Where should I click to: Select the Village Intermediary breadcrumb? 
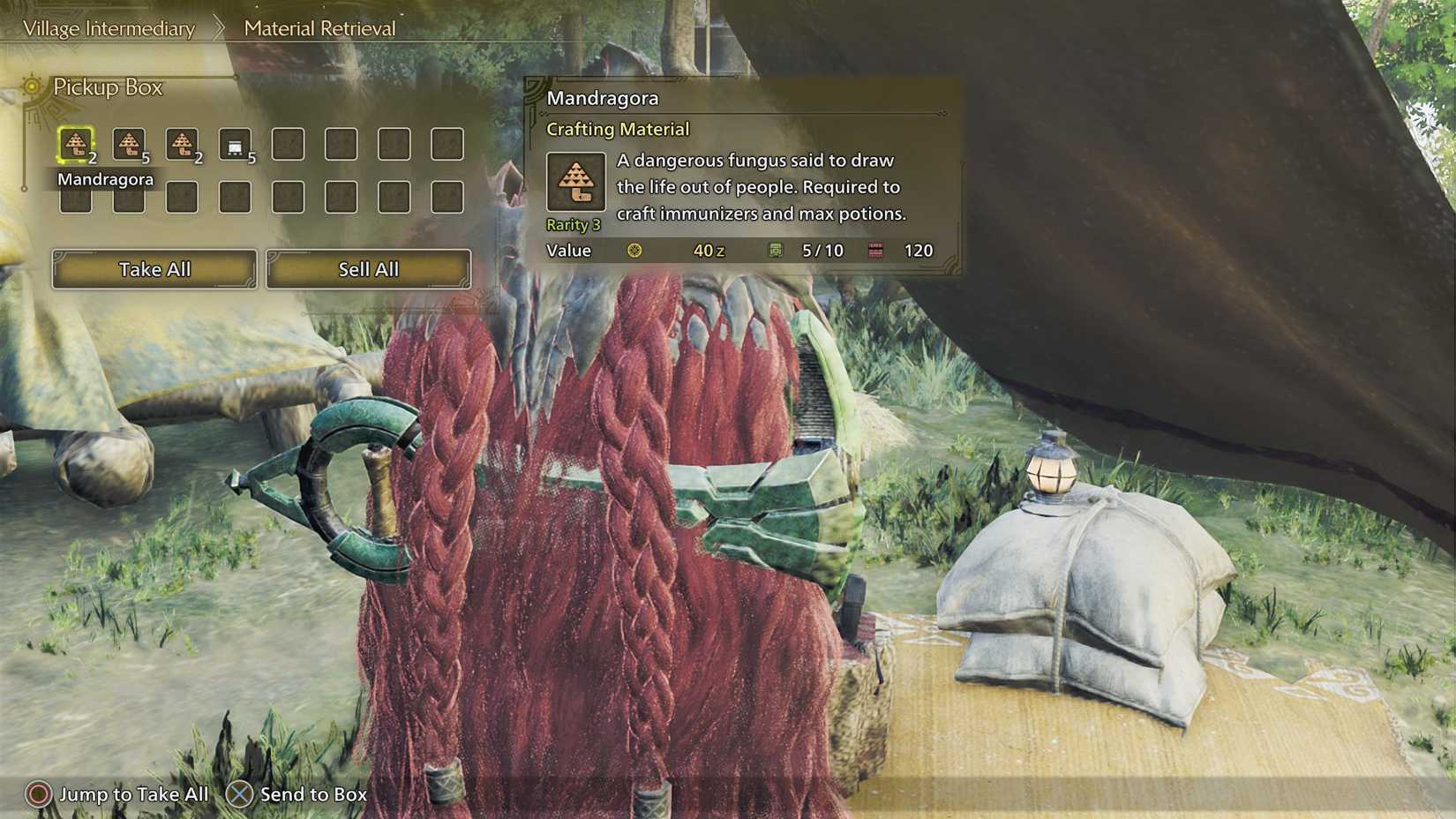[x=108, y=28]
